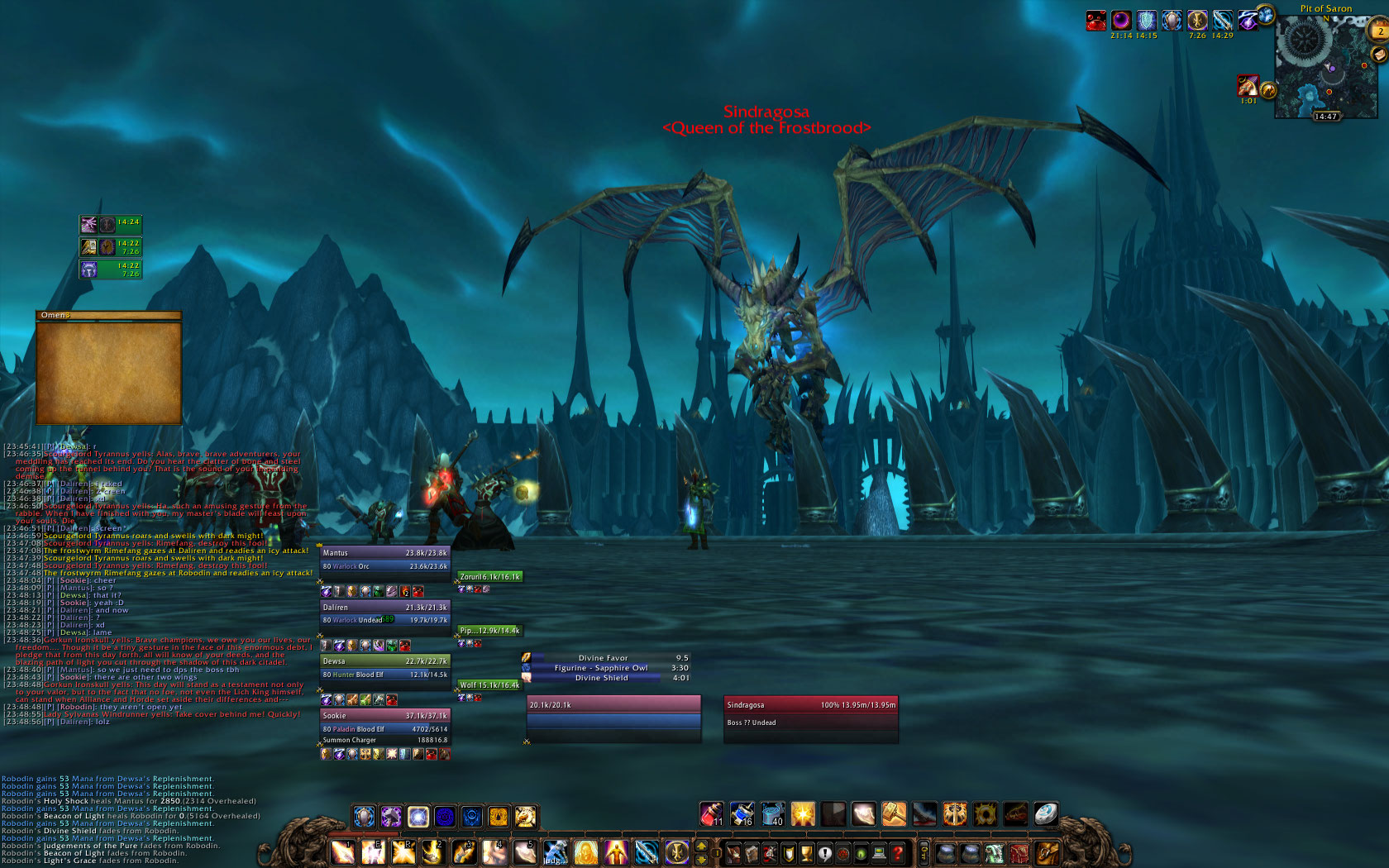Target Dewsa the Hunter party frame
1389x868 pixels.
pyautogui.click(x=384, y=668)
